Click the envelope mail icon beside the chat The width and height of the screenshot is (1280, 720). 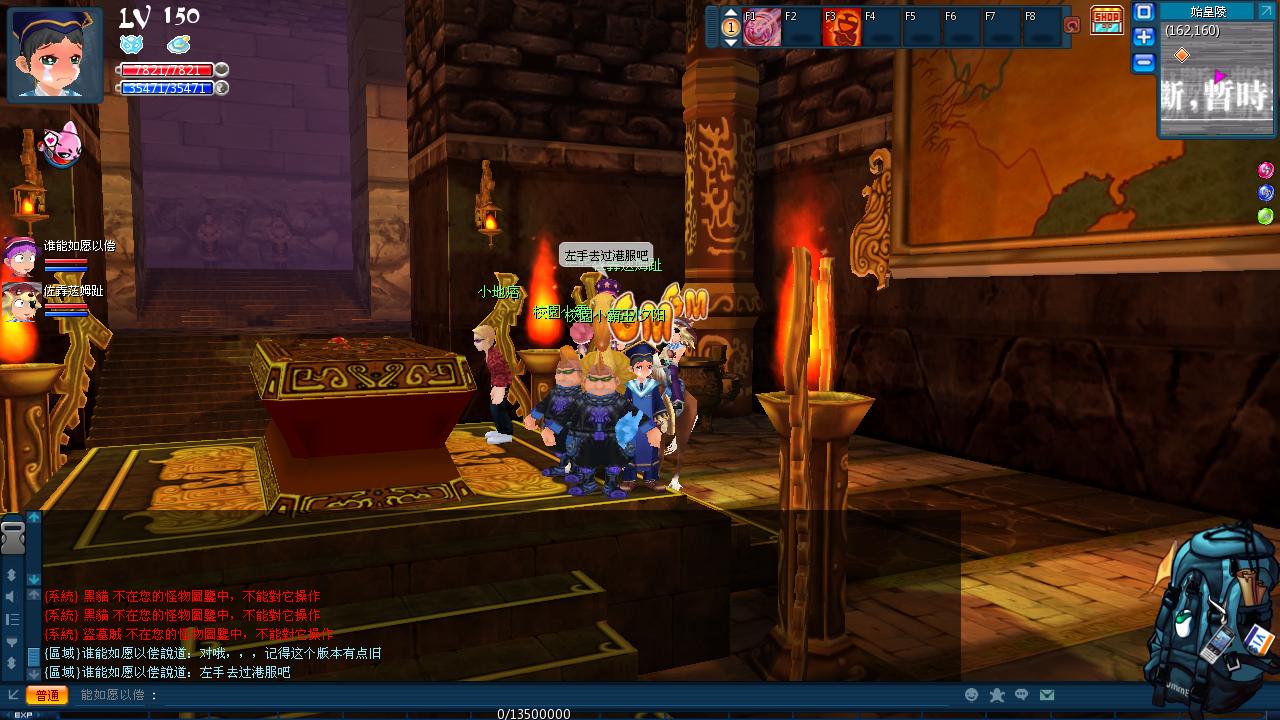(x=1047, y=694)
